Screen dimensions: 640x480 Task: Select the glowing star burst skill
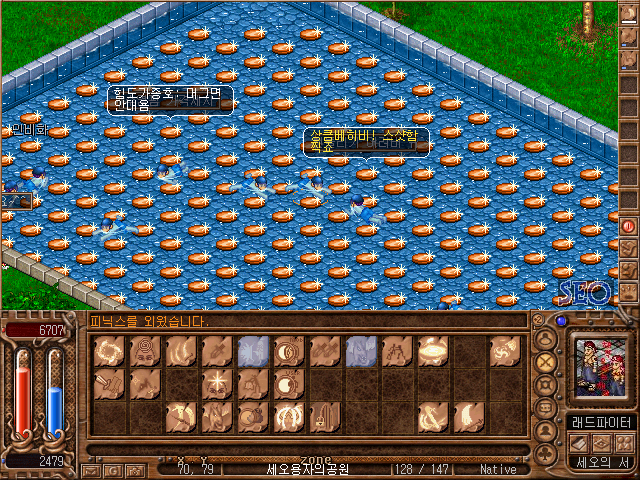[215, 382]
